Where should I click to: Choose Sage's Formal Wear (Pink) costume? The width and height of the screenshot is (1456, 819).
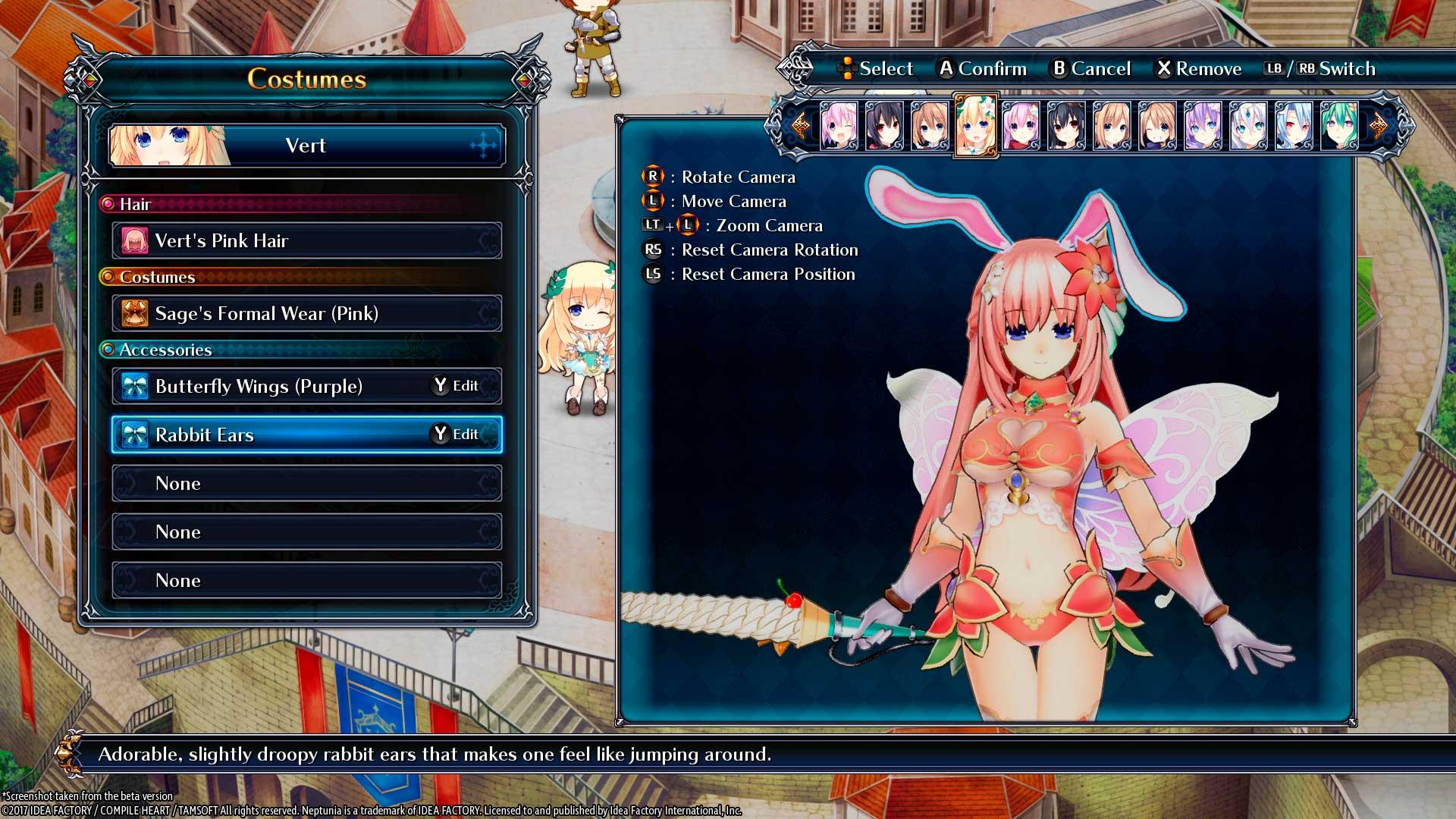pyautogui.click(x=306, y=313)
